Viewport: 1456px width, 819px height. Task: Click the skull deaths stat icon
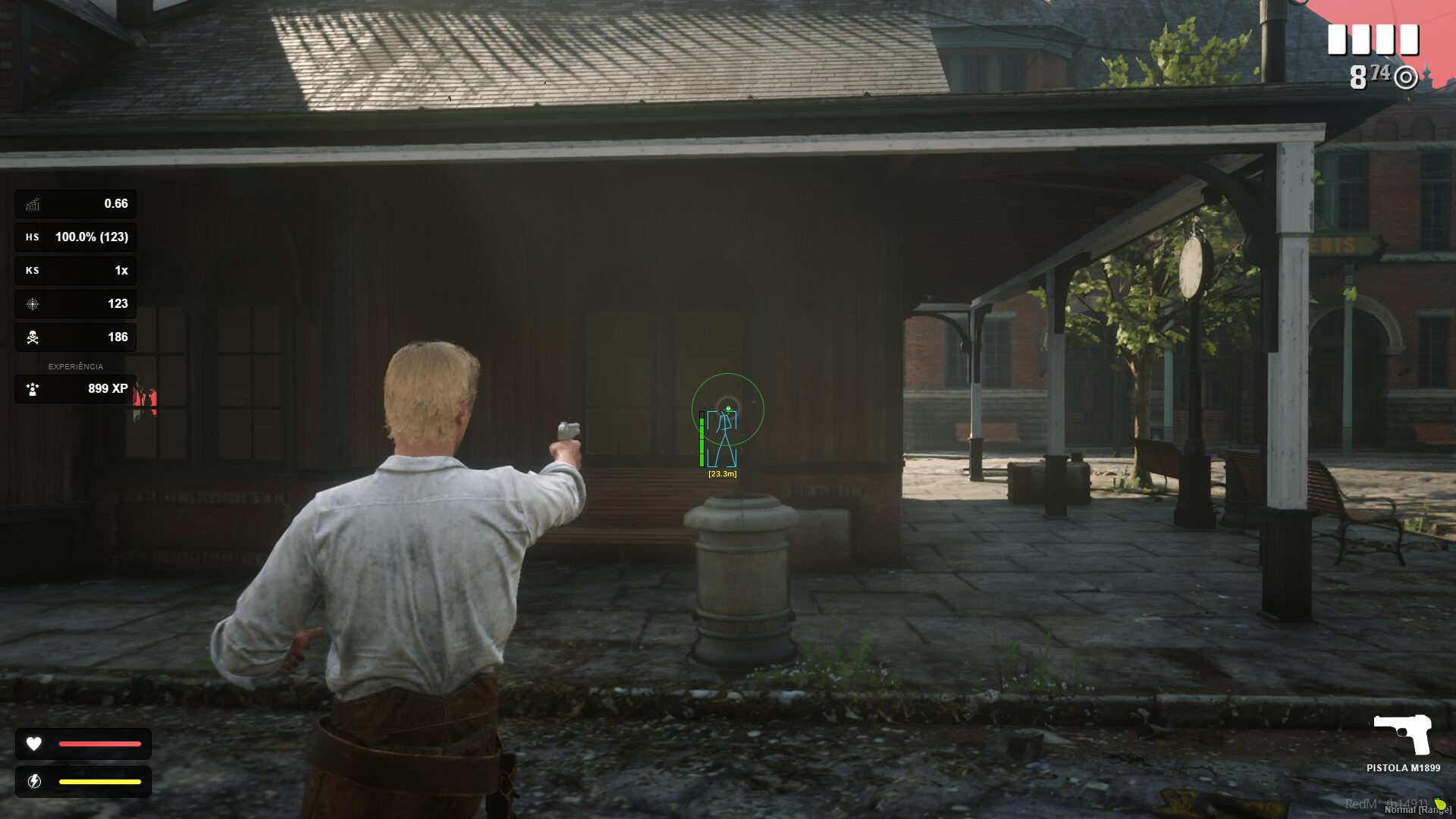click(33, 337)
